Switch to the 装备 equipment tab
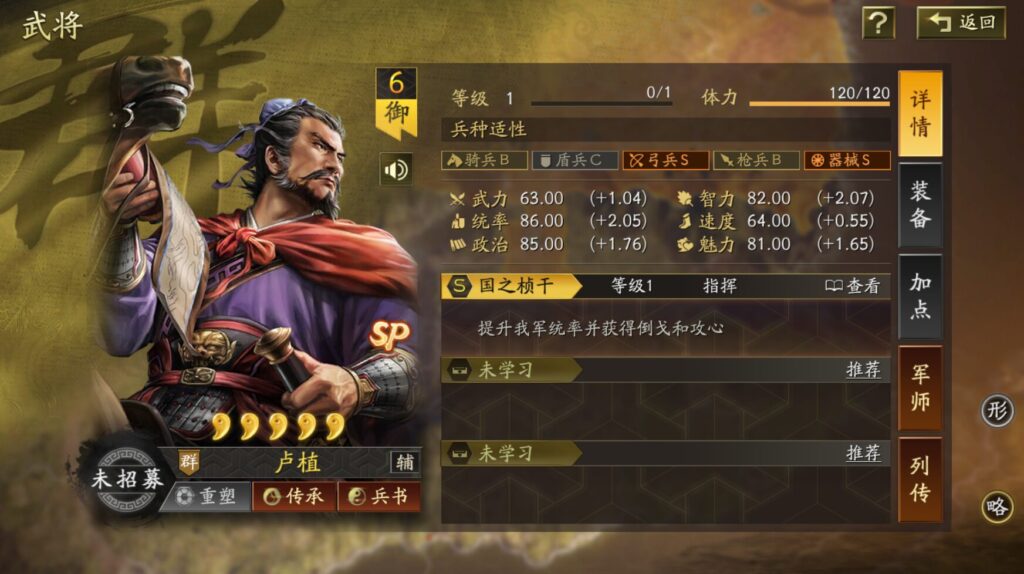Screen dimensions: 1024x574 pyautogui.click(x=920, y=205)
